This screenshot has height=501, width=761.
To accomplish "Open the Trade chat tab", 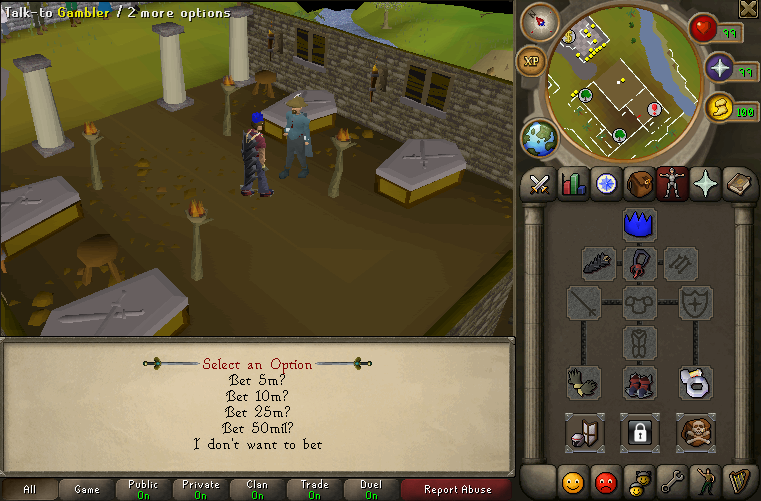I will coord(314,489).
